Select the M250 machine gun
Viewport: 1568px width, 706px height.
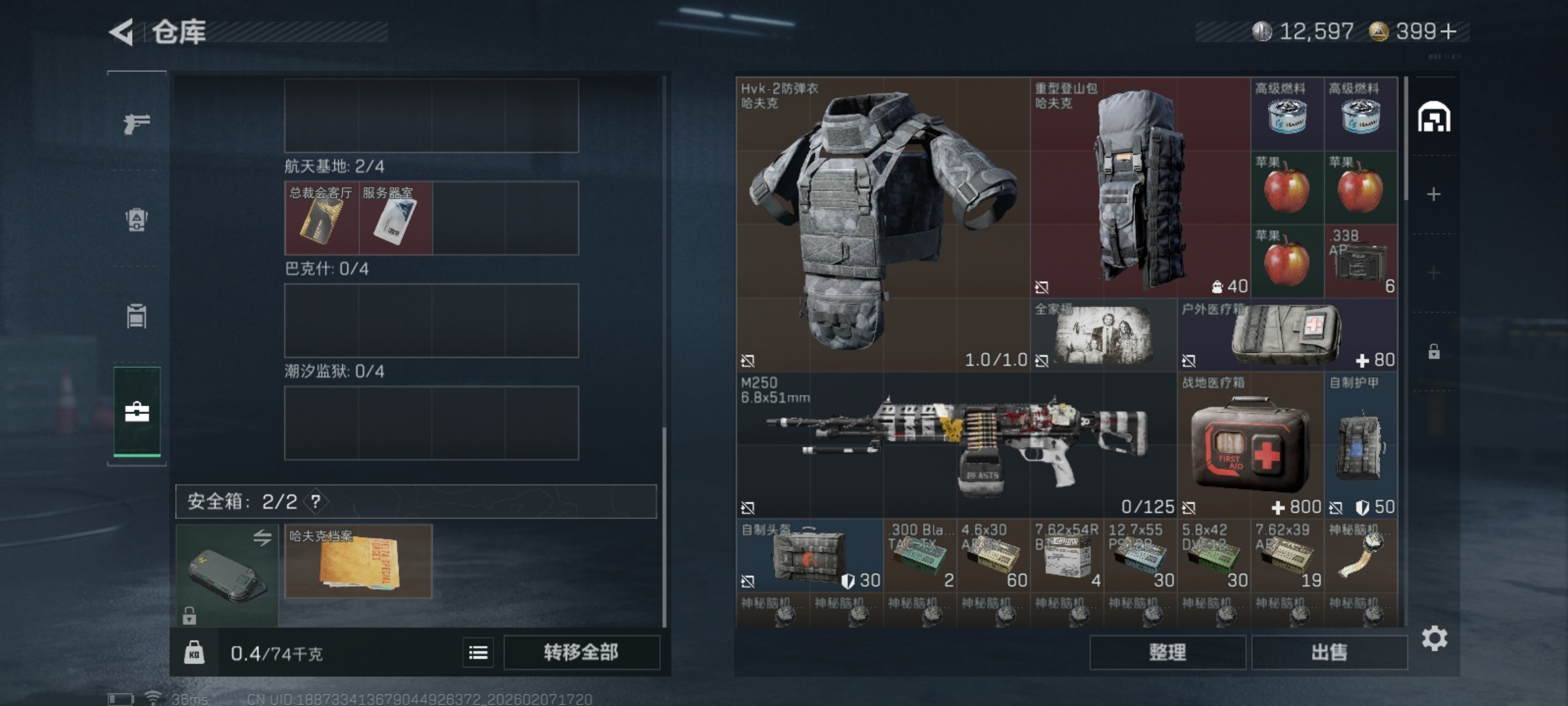[956, 445]
